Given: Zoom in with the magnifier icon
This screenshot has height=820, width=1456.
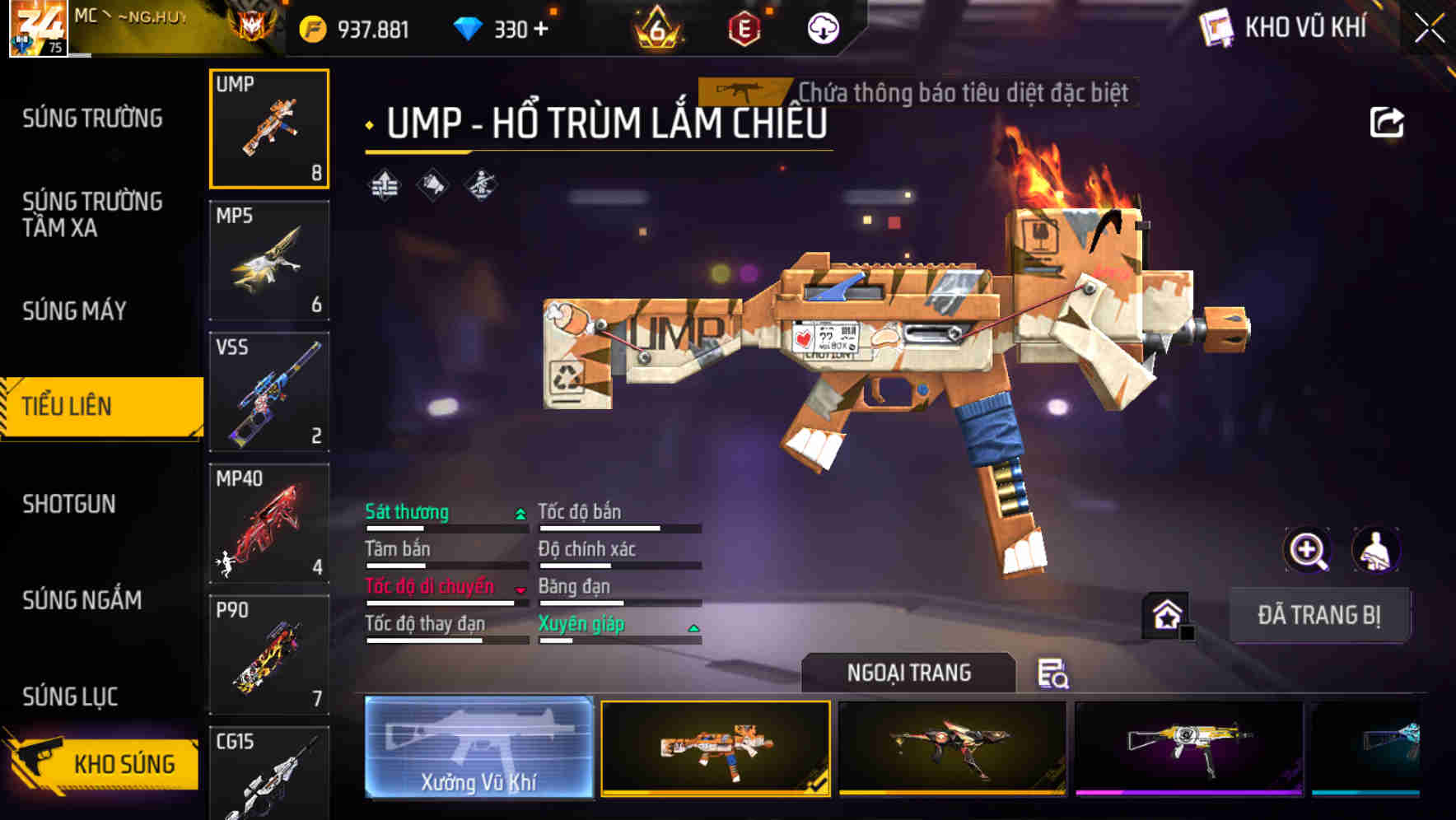Looking at the screenshot, I should click(1307, 550).
